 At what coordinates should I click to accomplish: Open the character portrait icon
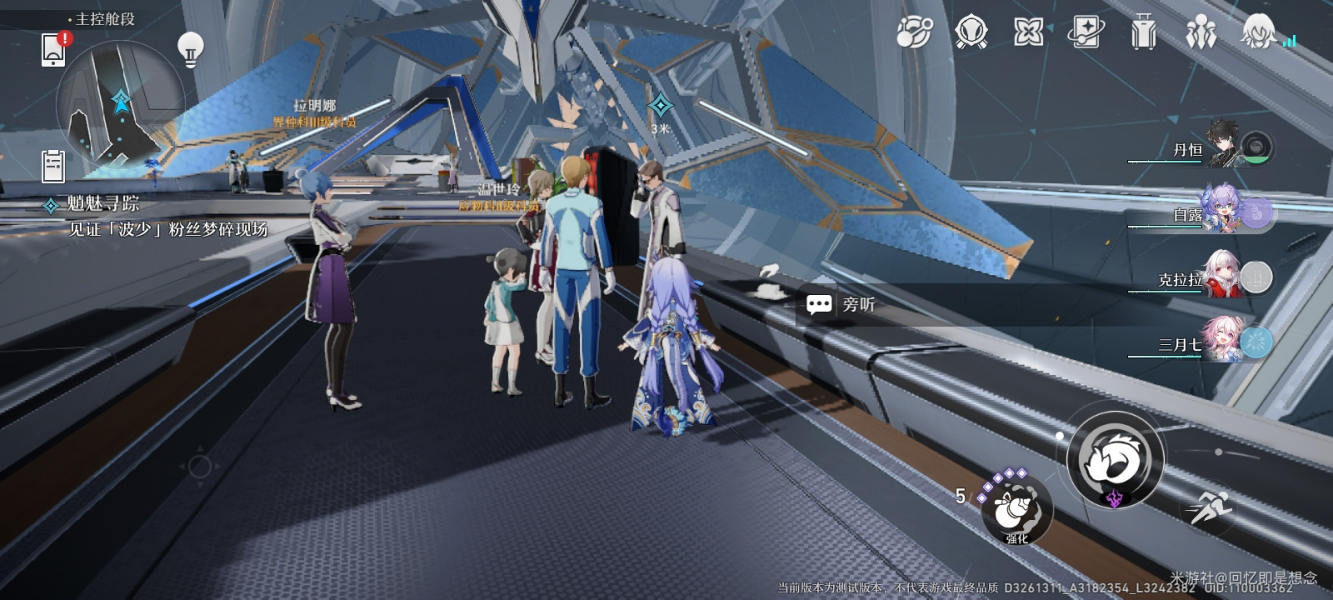coord(1258,34)
